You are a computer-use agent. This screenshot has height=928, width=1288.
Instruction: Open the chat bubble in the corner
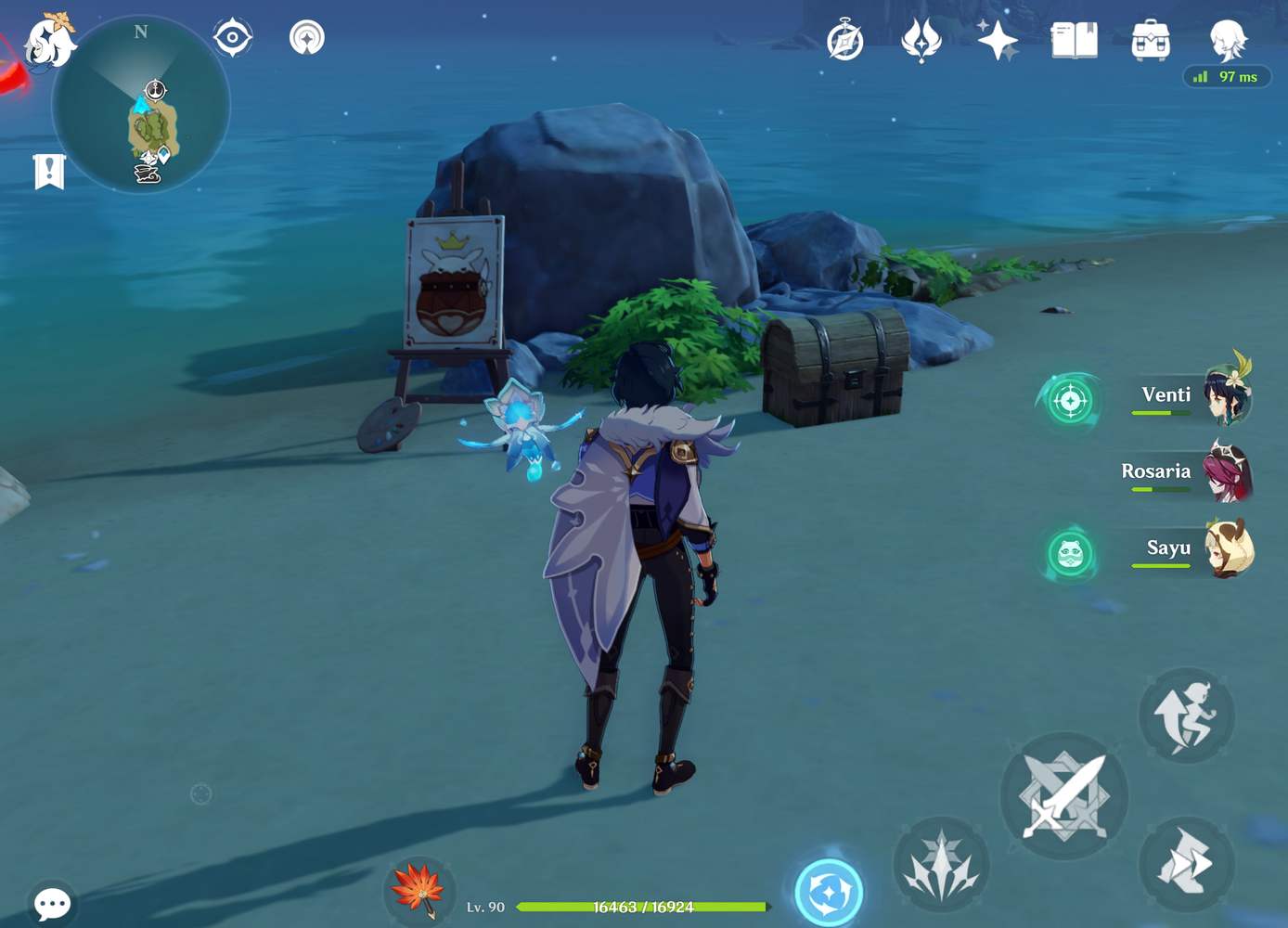pyautogui.click(x=53, y=902)
